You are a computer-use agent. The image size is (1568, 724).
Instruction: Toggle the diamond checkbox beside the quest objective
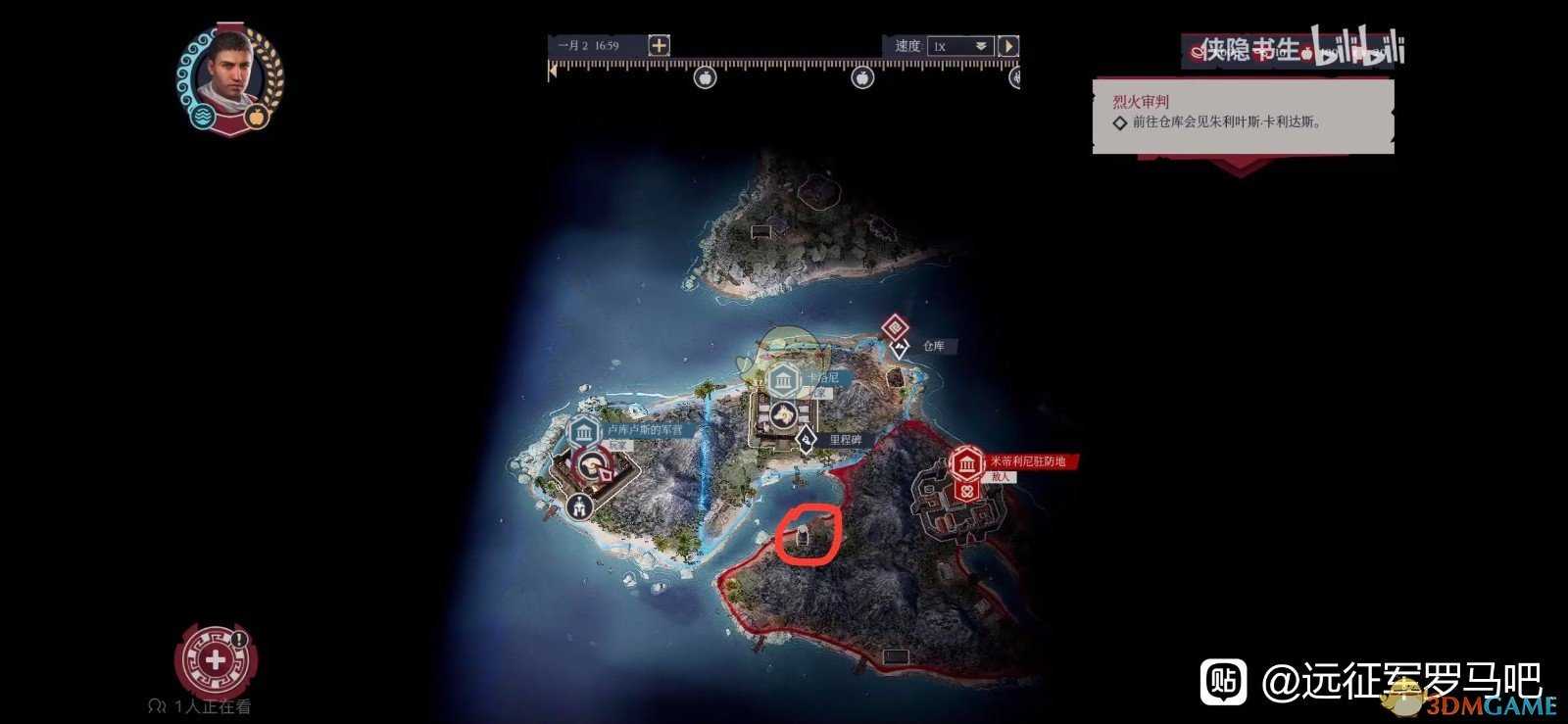[x=1121, y=123]
